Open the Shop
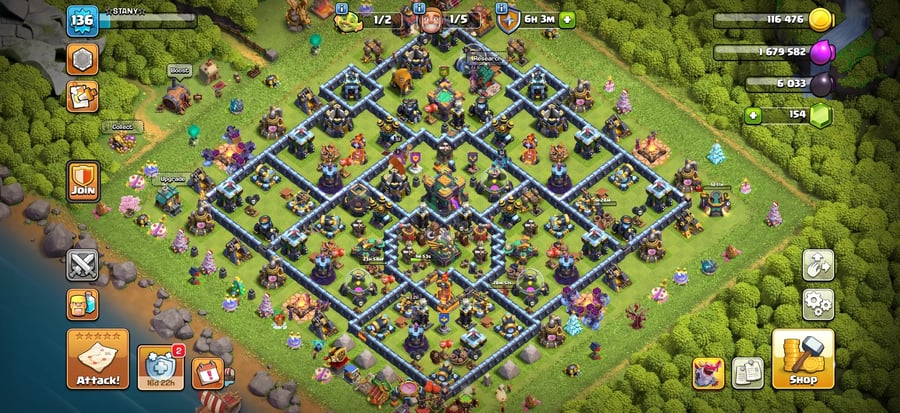Image resolution: width=900 pixels, height=413 pixels. click(x=802, y=359)
